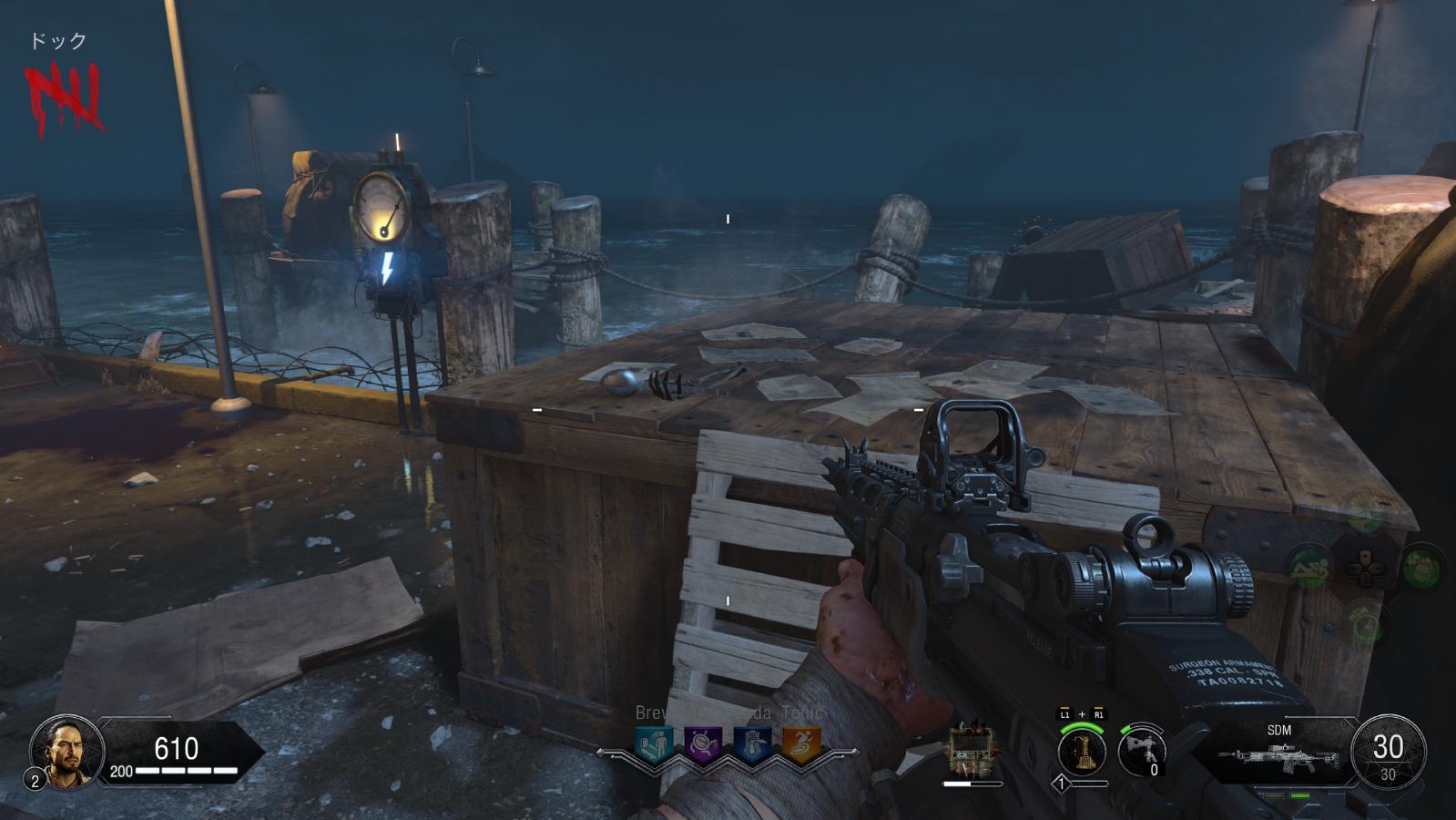This screenshot has width=1456, height=820.
Task: Select the orange perk slot icon
Action: point(801,744)
